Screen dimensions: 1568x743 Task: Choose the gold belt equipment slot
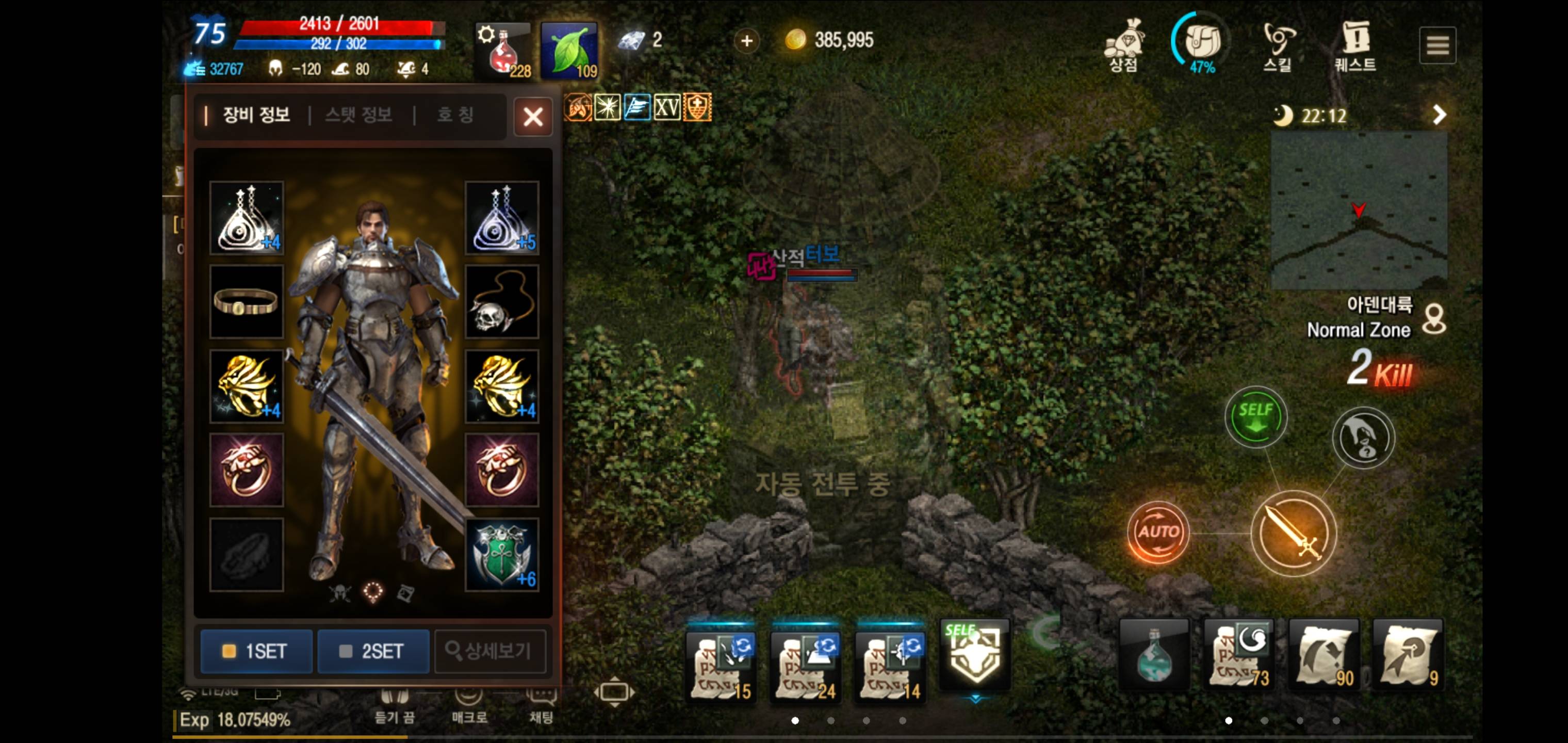(x=247, y=302)
